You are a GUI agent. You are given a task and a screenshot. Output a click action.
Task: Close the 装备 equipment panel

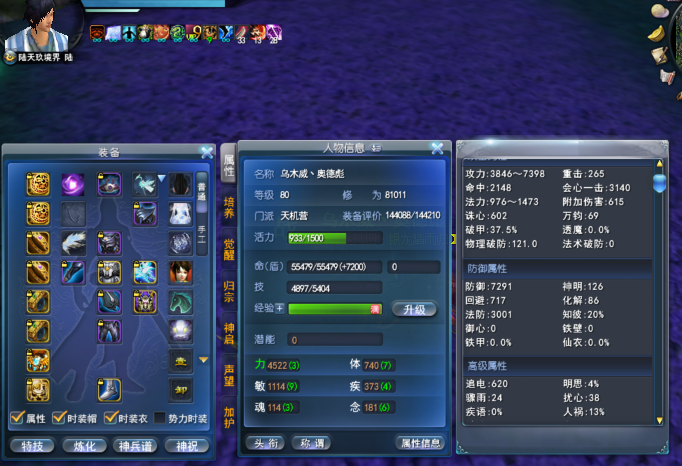tap(206, 153)
